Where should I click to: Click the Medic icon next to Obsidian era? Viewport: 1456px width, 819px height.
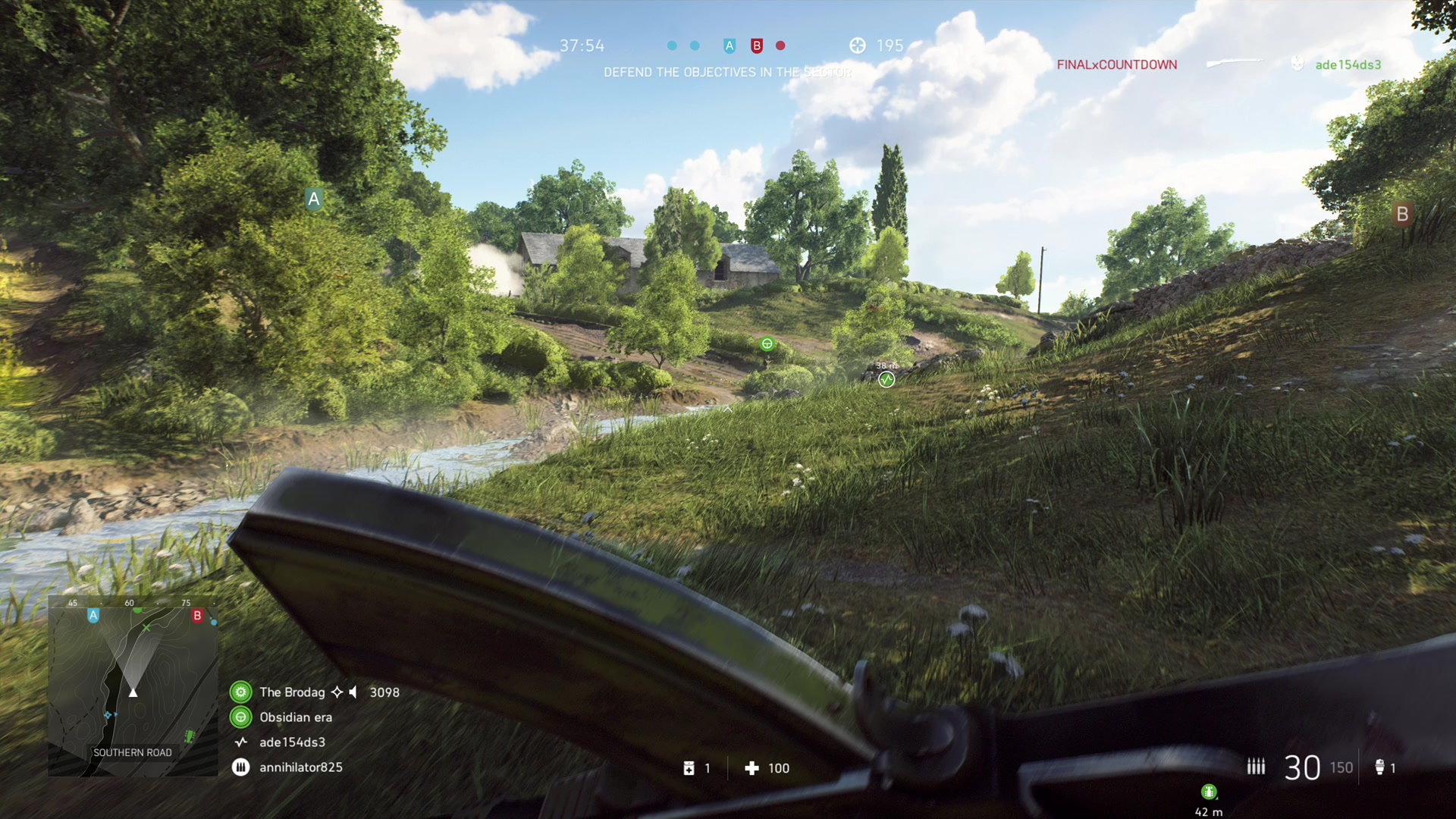(x=241, y=717)
